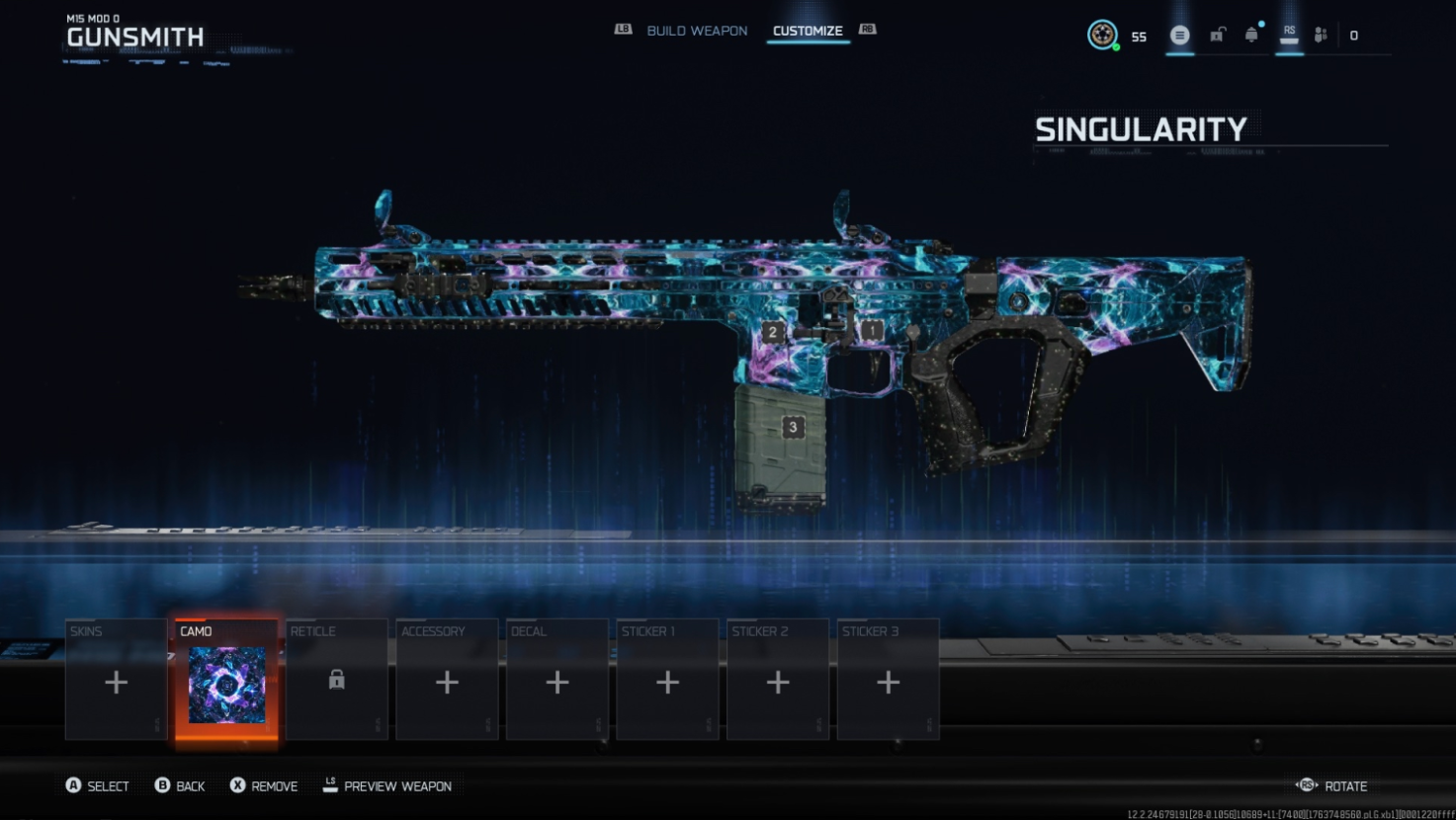The height and width of the screenshot is (820, 1456).
Task: Add an Accessory to the weapon
Action: [447, 680]
